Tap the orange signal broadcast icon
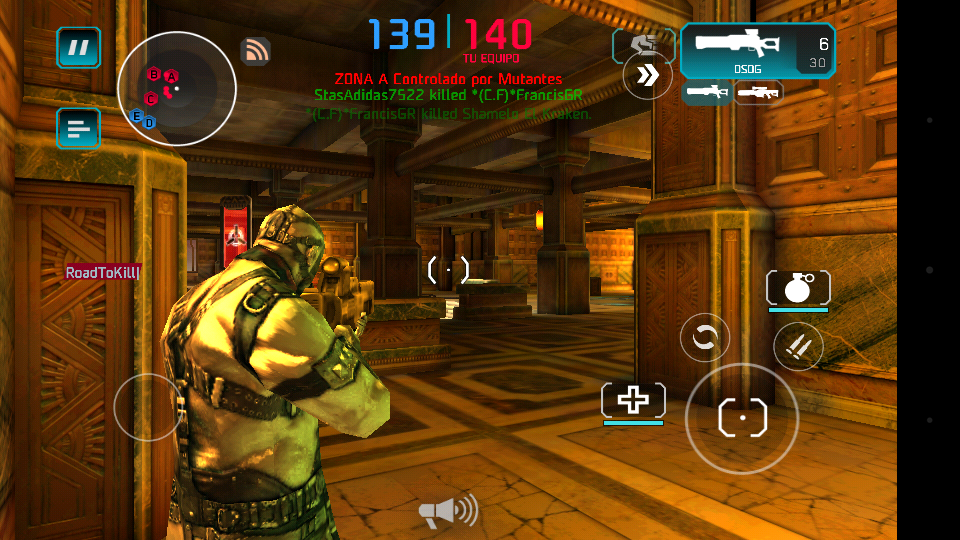Screen dimensions: 960x540 256,50
